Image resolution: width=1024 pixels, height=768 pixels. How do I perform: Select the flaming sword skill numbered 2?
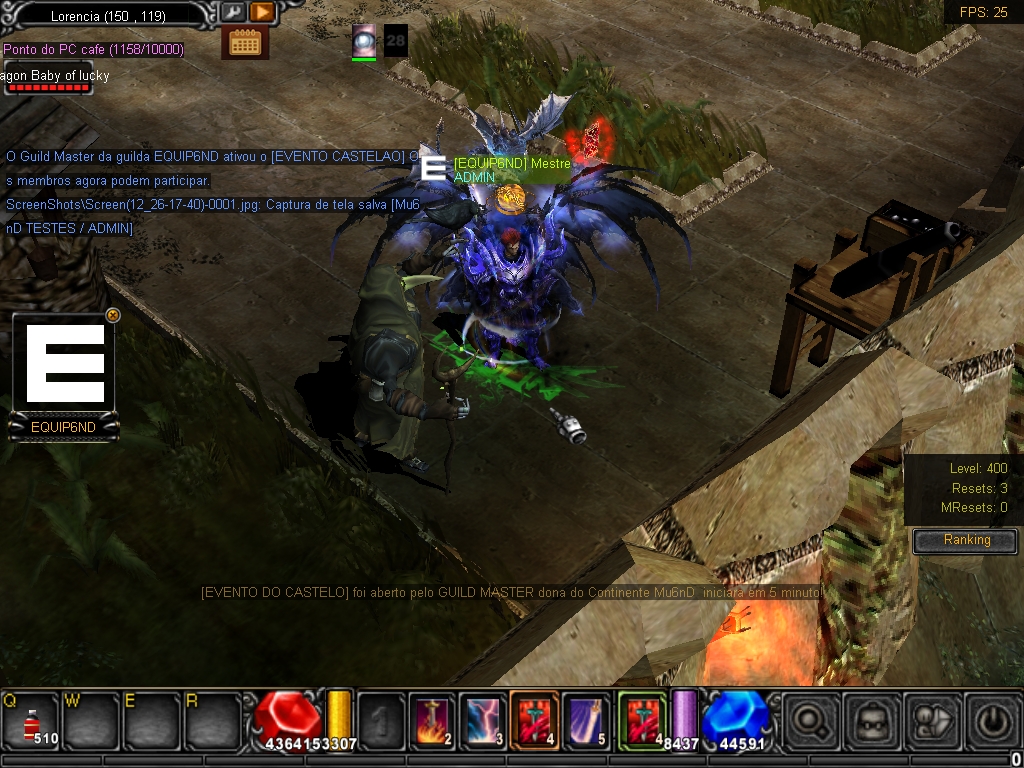tap(434, 720)
